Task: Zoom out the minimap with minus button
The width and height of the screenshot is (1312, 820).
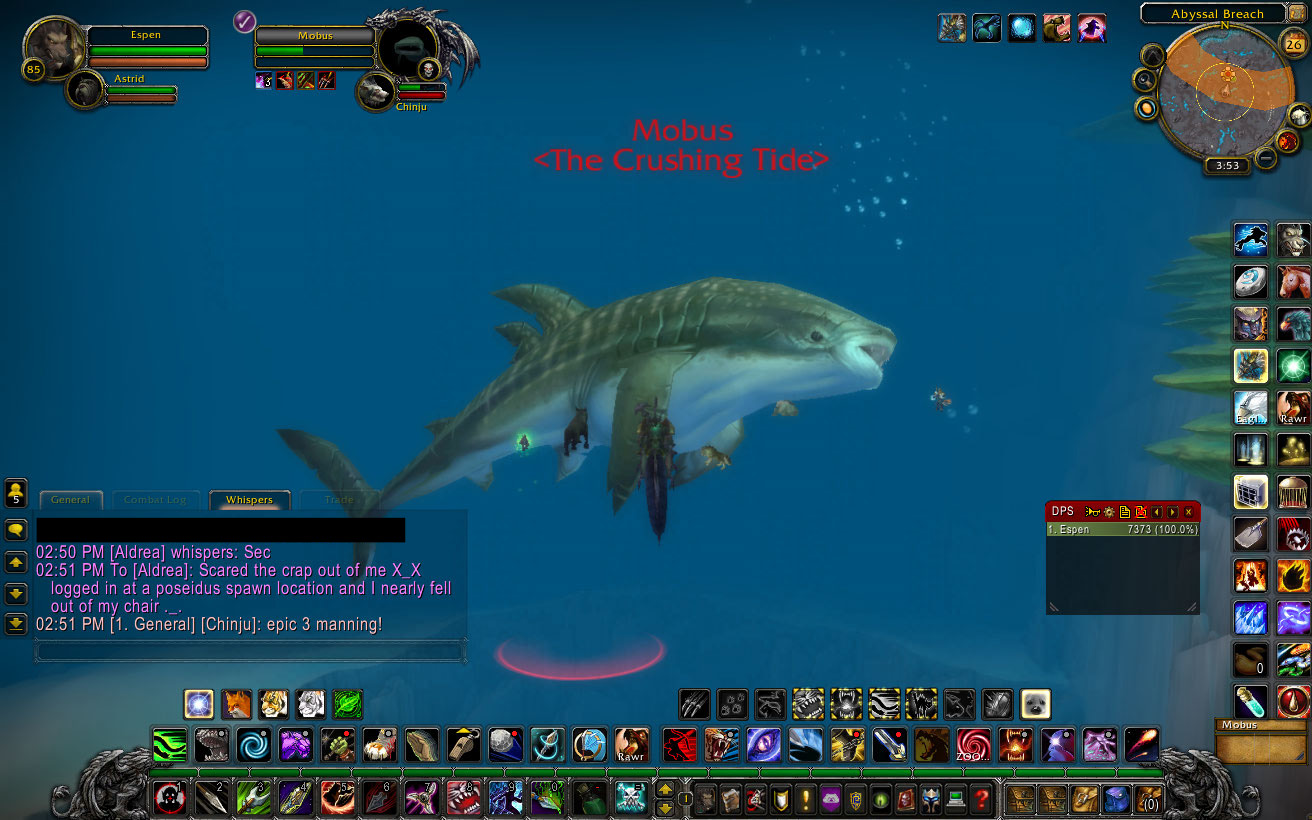Action: click(x=1266, y=157)
